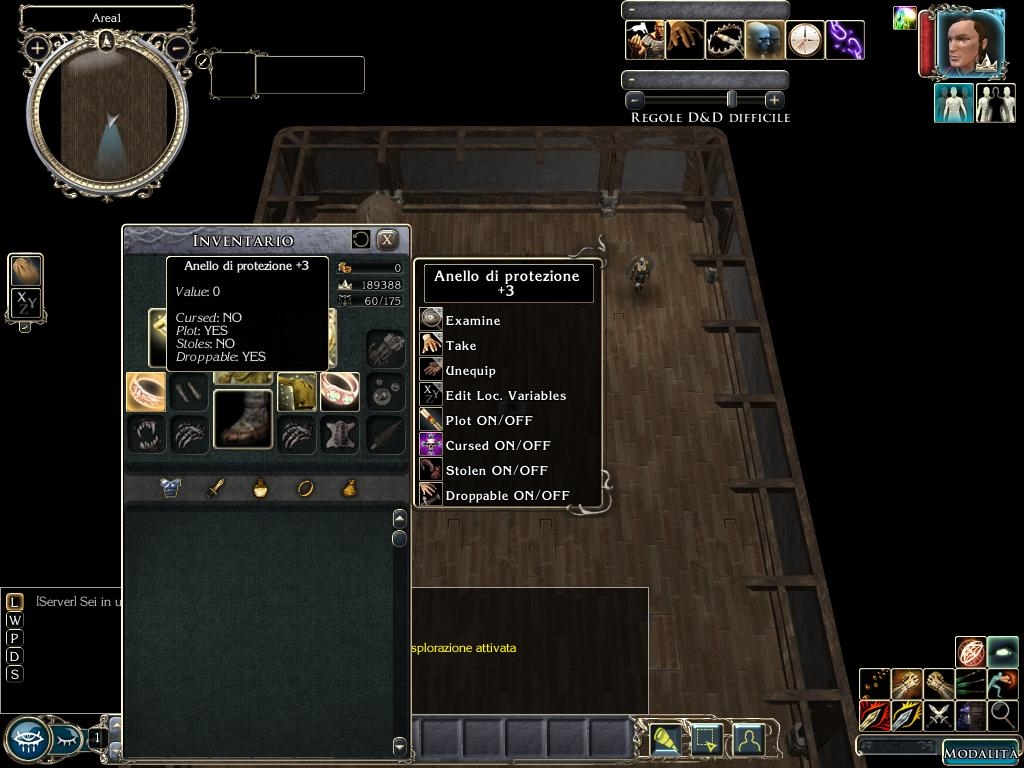Select the highlighted ring equipment slot
Screen dimensions: 1024x768
146,392
